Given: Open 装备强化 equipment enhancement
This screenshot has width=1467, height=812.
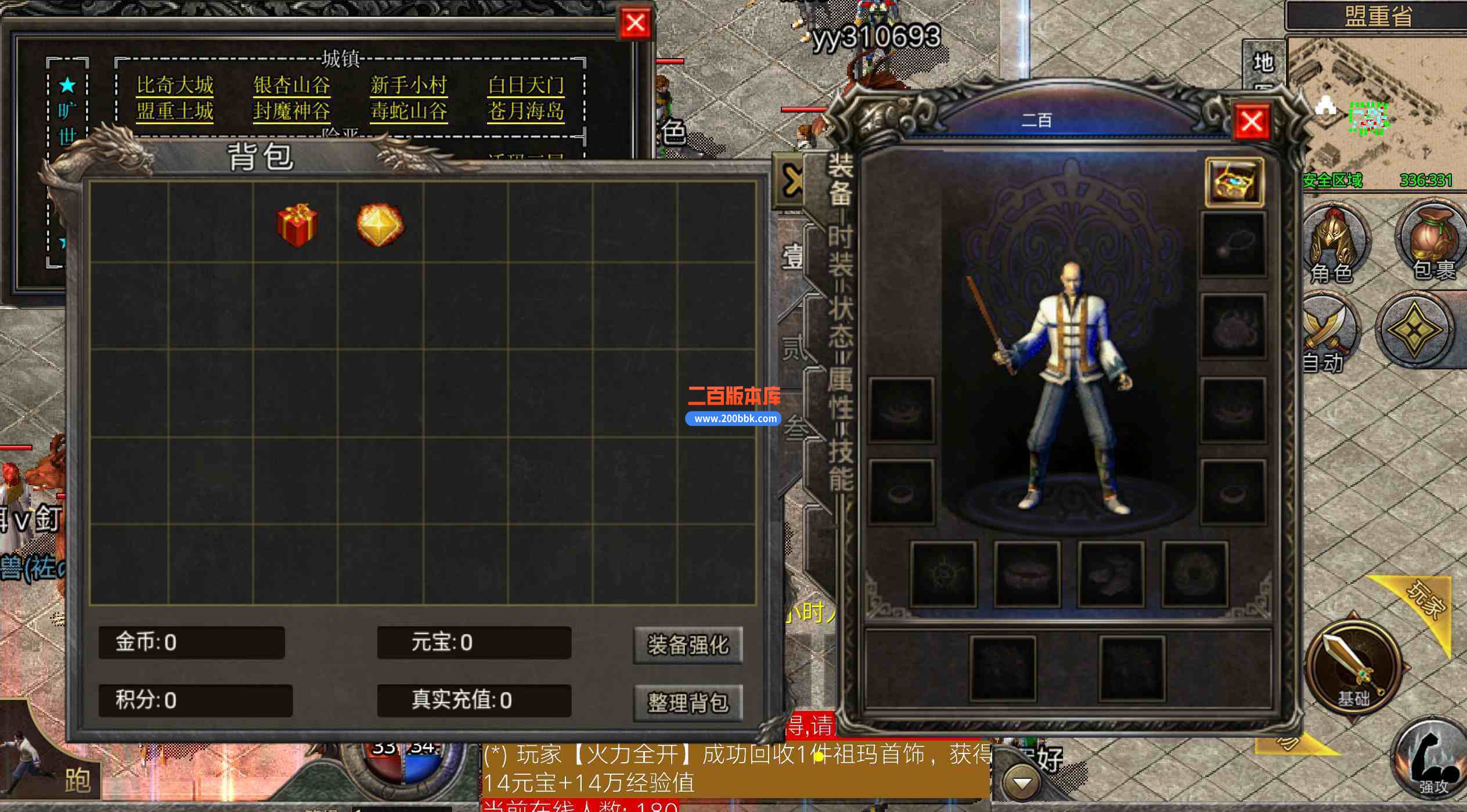Looking at the screenshot, I should 687,645.
